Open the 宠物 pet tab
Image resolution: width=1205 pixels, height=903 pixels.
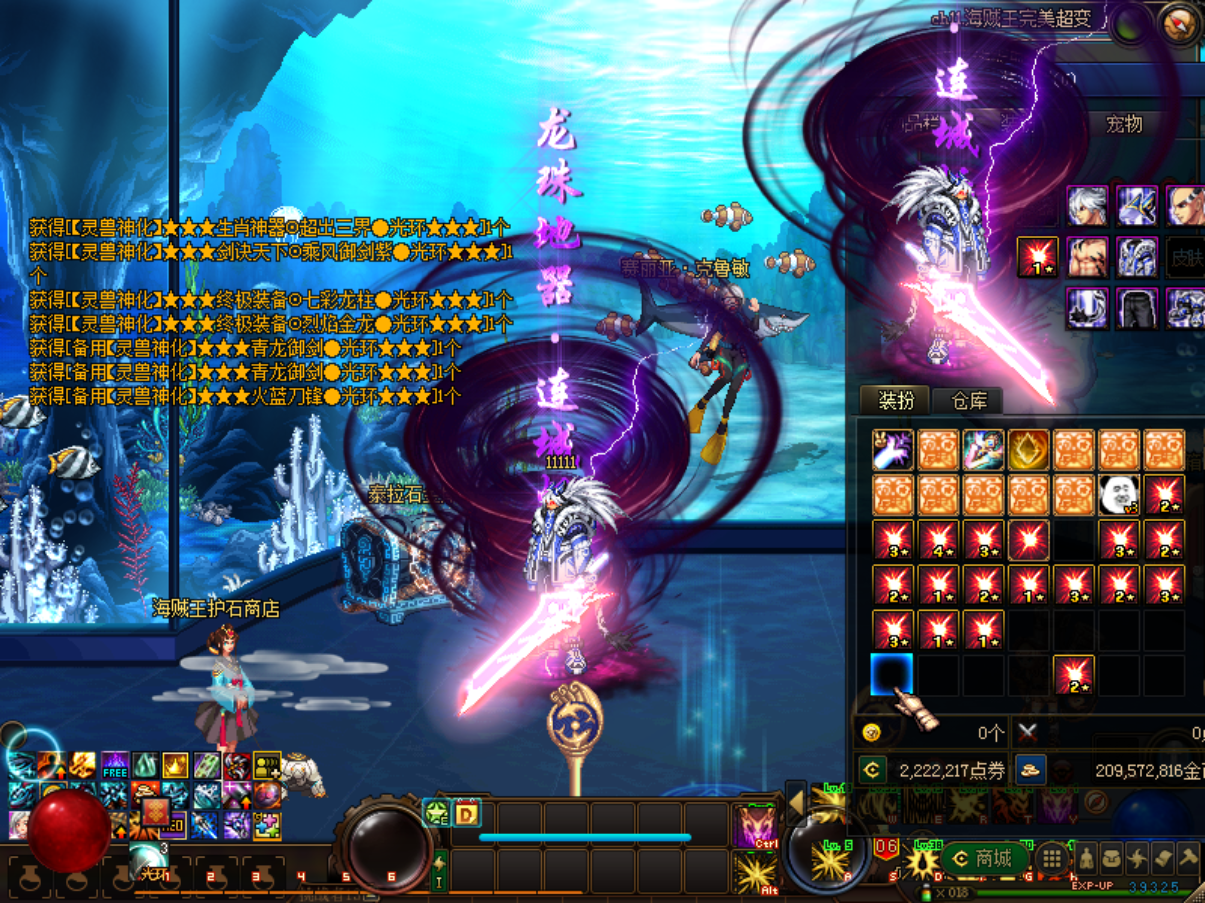tap(1124, 124)
